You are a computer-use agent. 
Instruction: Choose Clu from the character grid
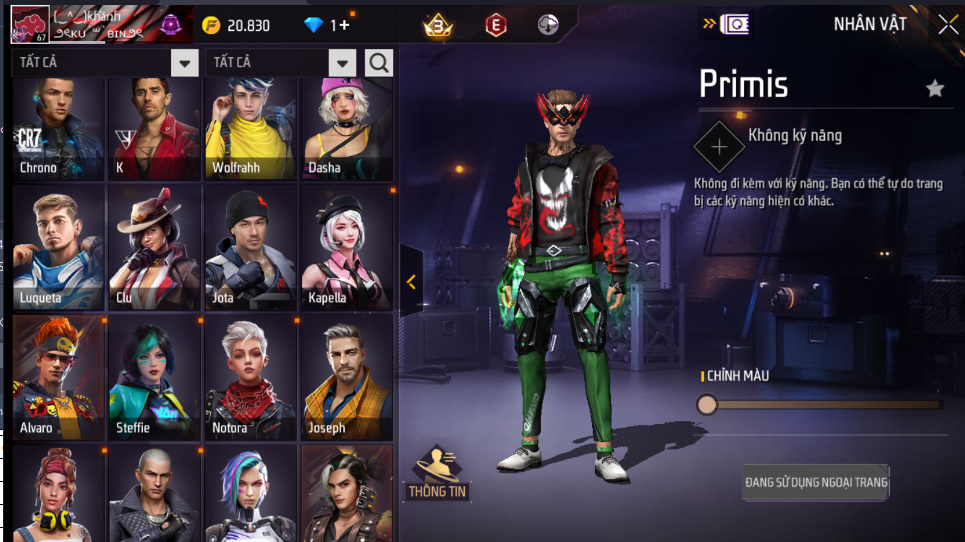point(154,248)
